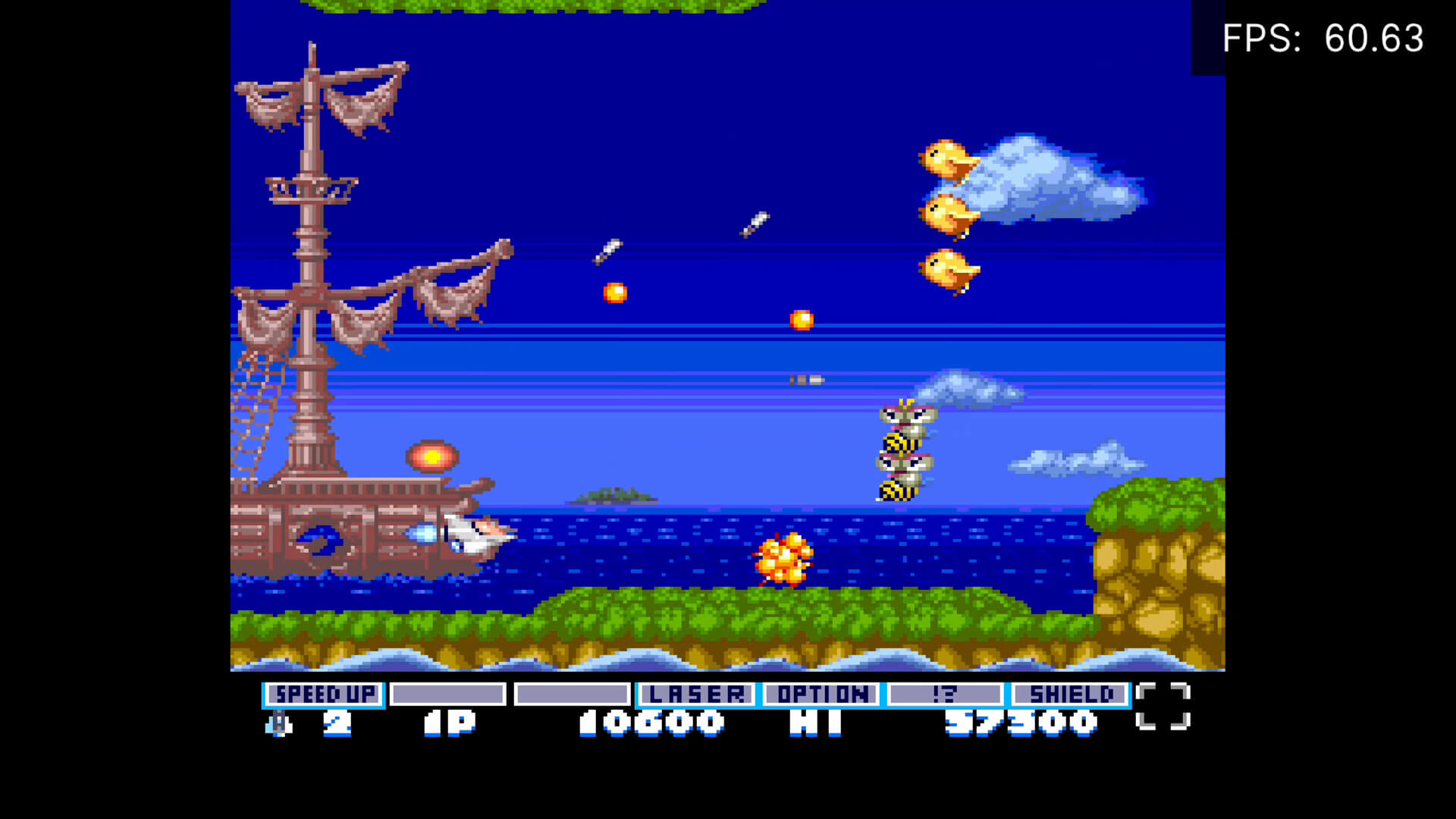Select the SPEED UP power-up slot
1456x819 pixels.
[324, 694]
